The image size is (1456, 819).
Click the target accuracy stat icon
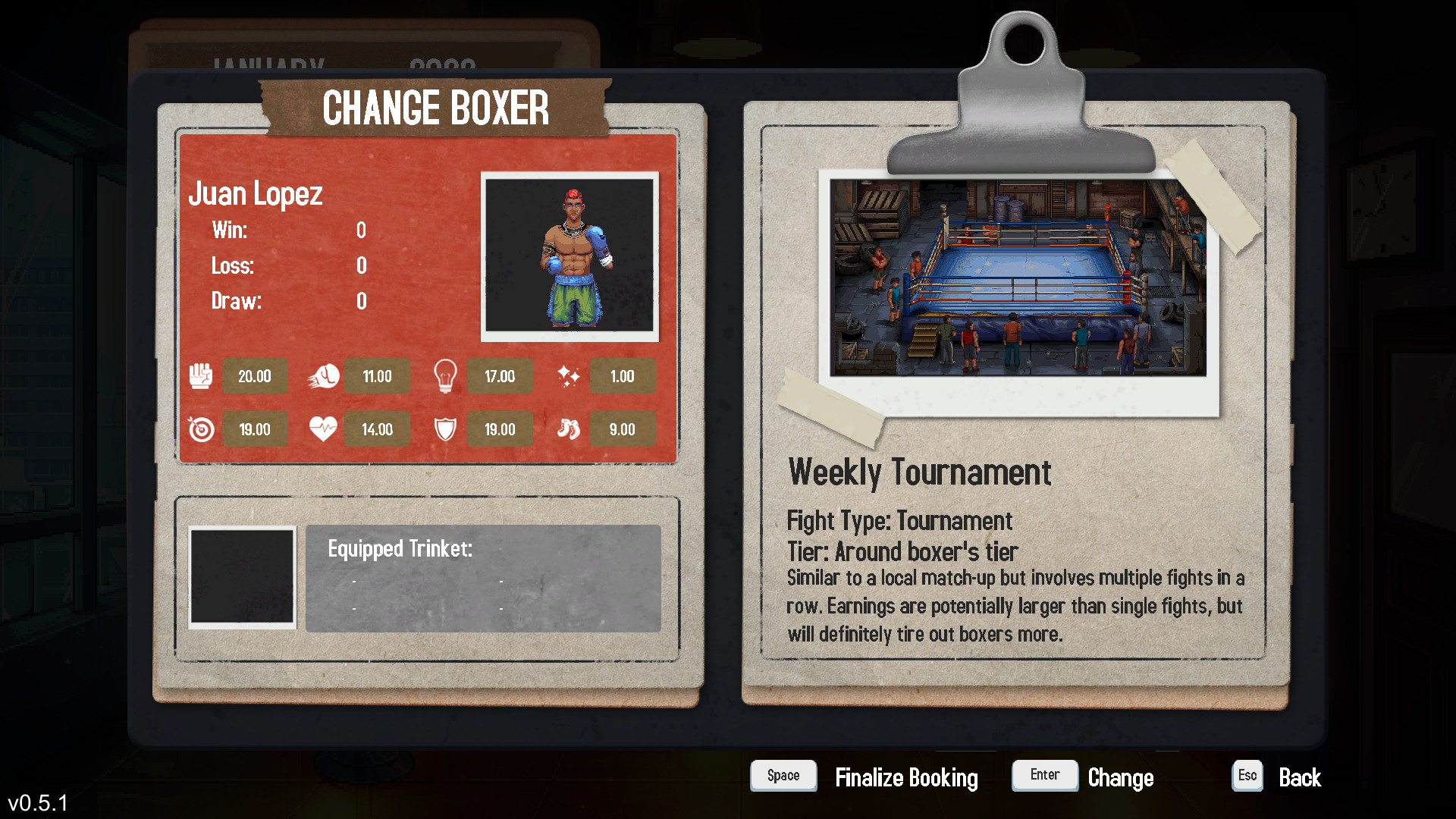tap(200, 428)
